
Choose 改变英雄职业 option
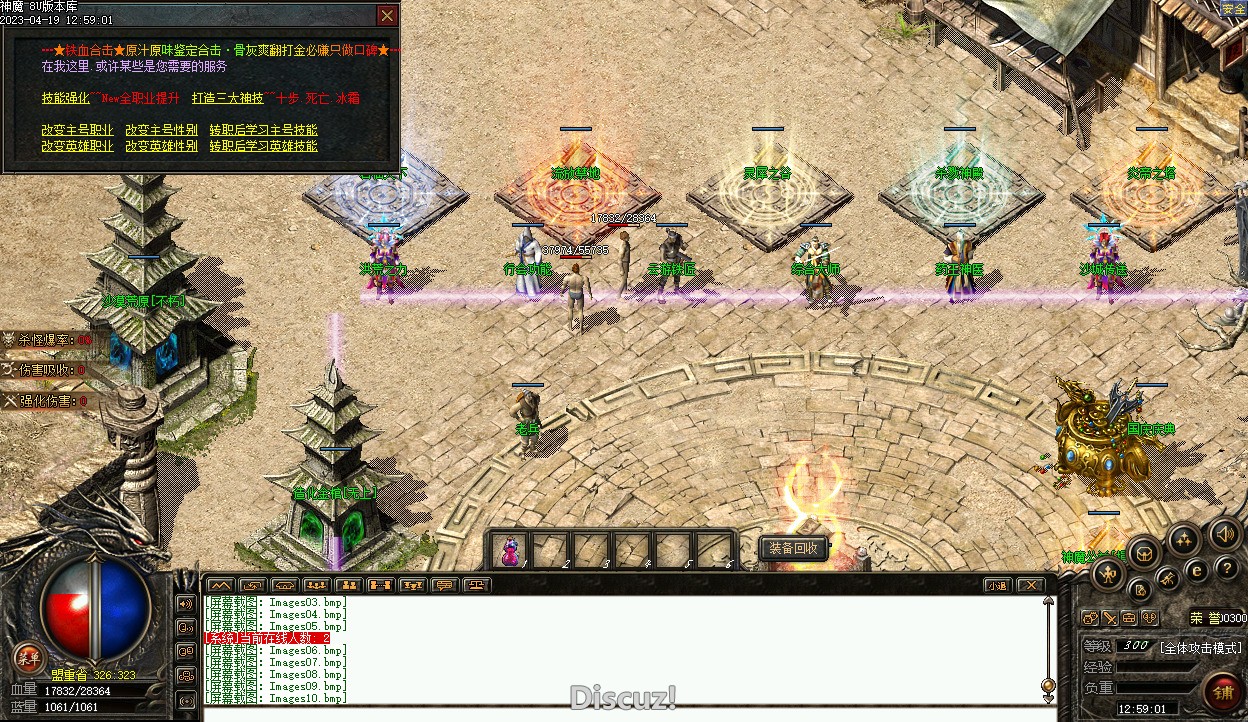[x=77, y=146]
